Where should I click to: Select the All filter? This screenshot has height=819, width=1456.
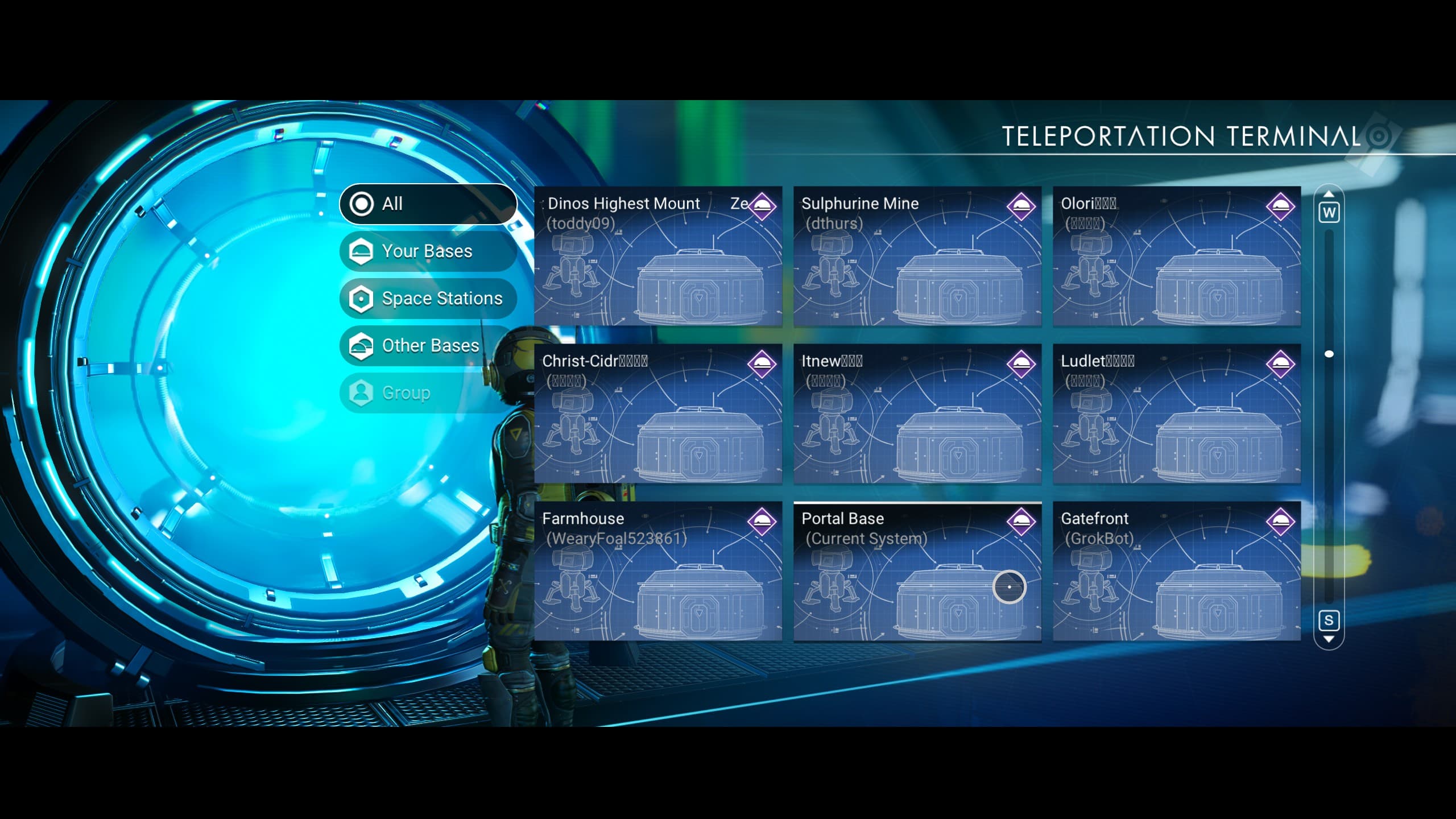coord(428,204)
